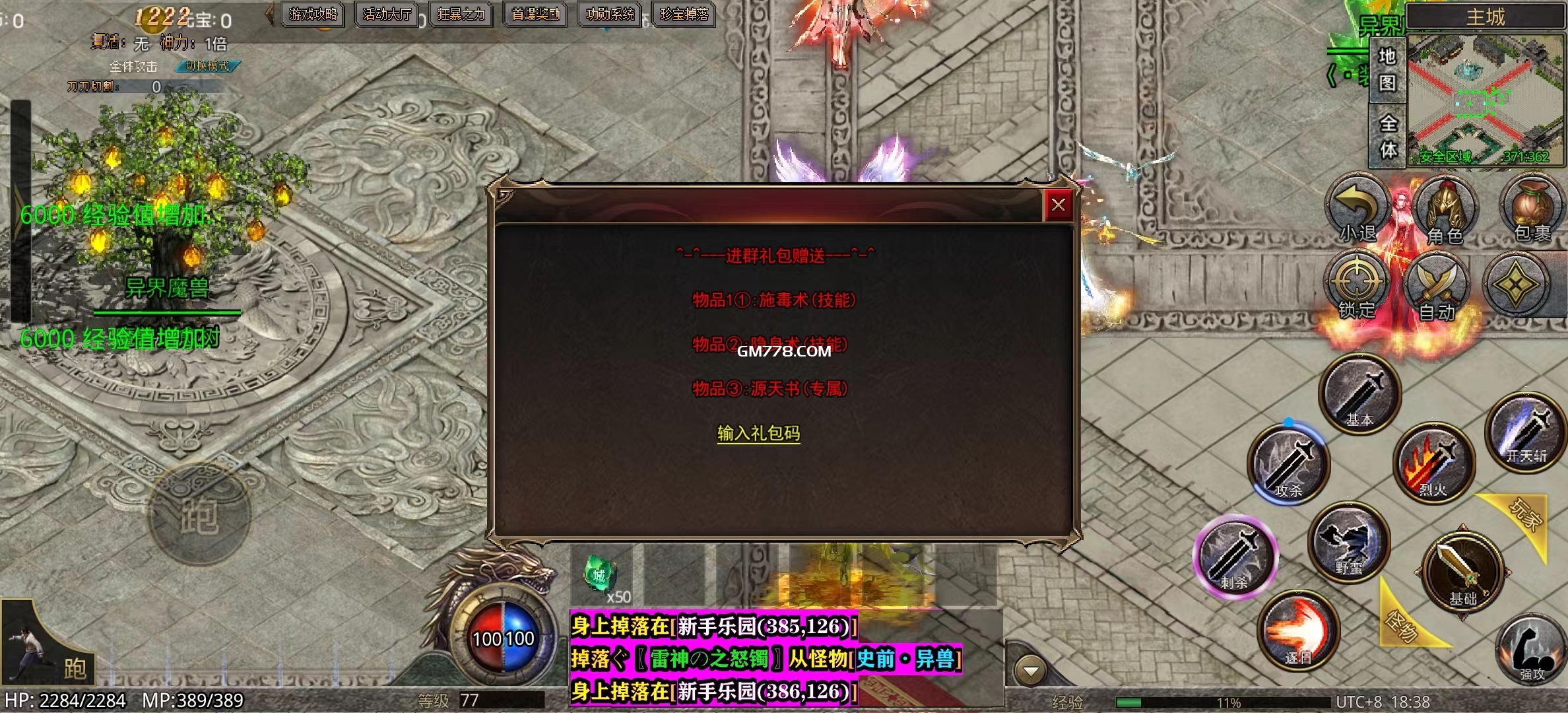Screen dimensions: 1568x713
Task: Open the 活动大厅 event hall
Action: point(387,14)
